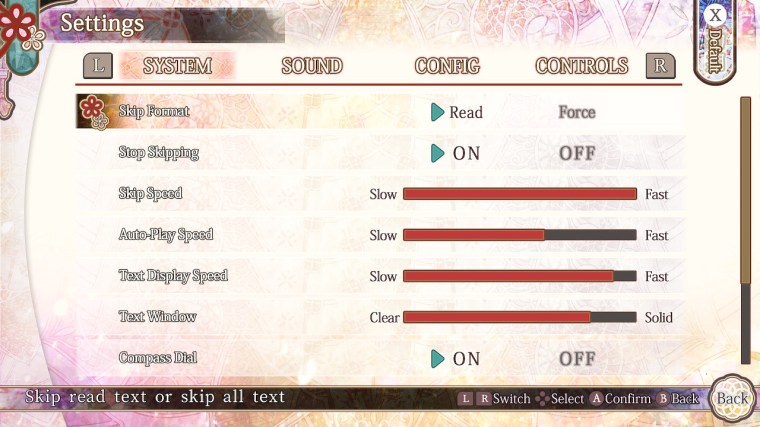Image resolution: width=760 pixels, height=427 pixels.
Task: Turn Stop Skipping OFF
Action: click(577, 153)
